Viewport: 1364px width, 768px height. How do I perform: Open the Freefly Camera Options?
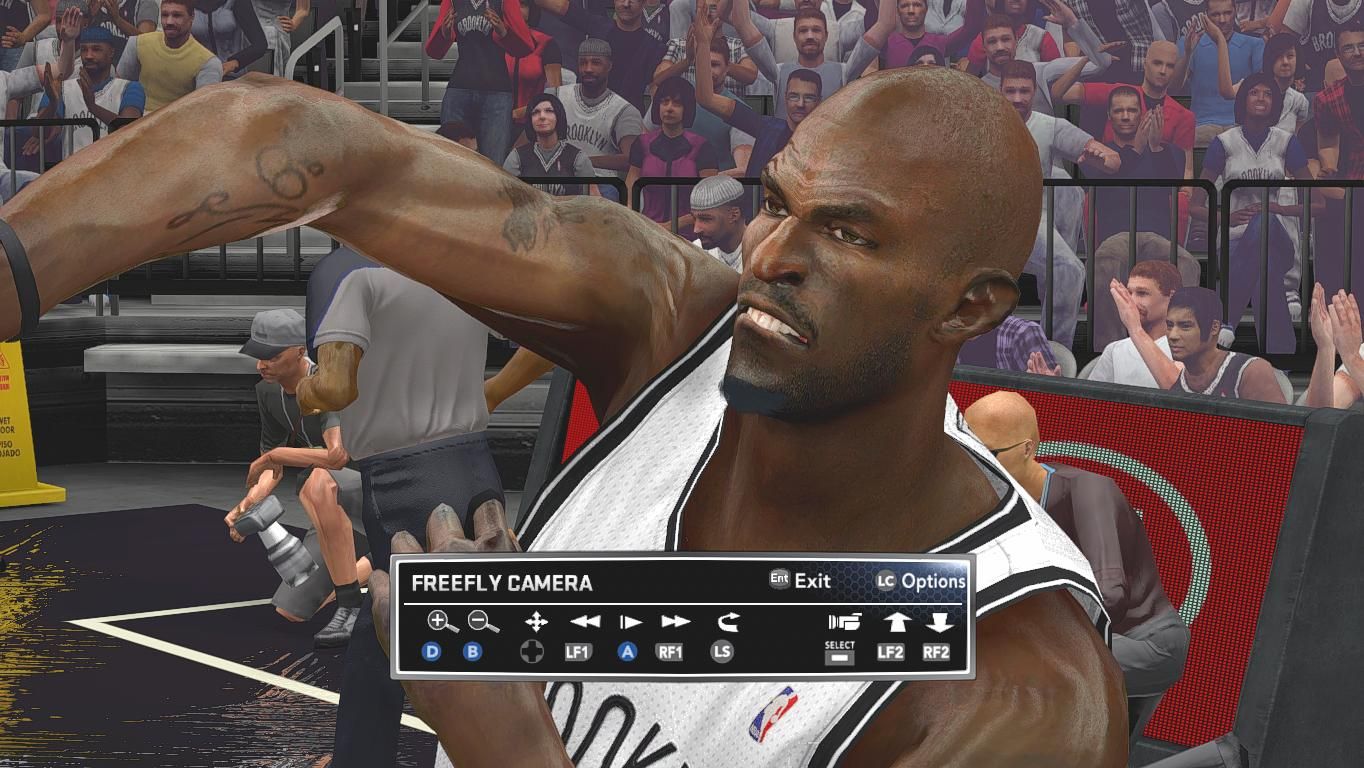click(921, 581)
